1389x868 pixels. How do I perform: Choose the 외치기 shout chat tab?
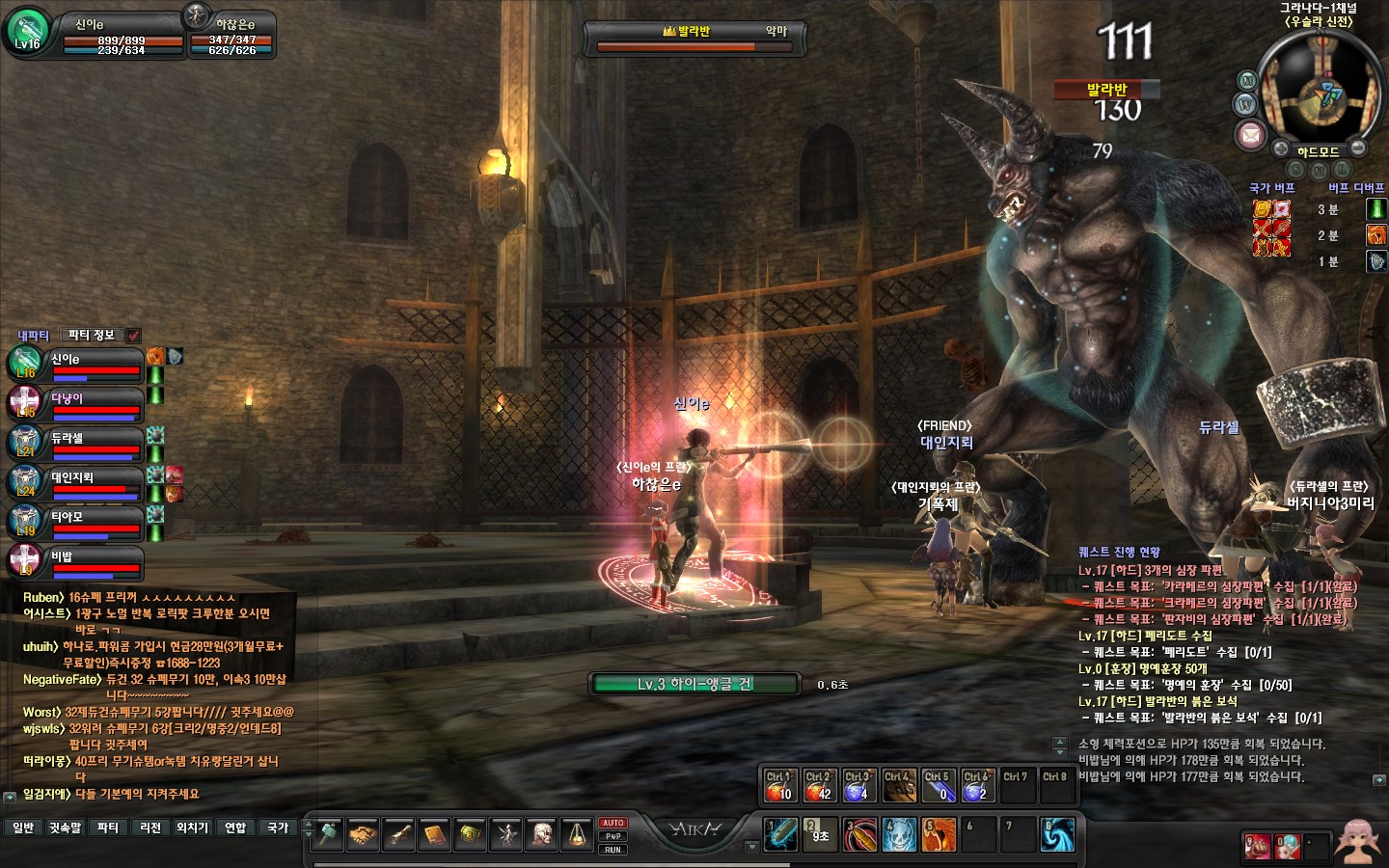193,827
